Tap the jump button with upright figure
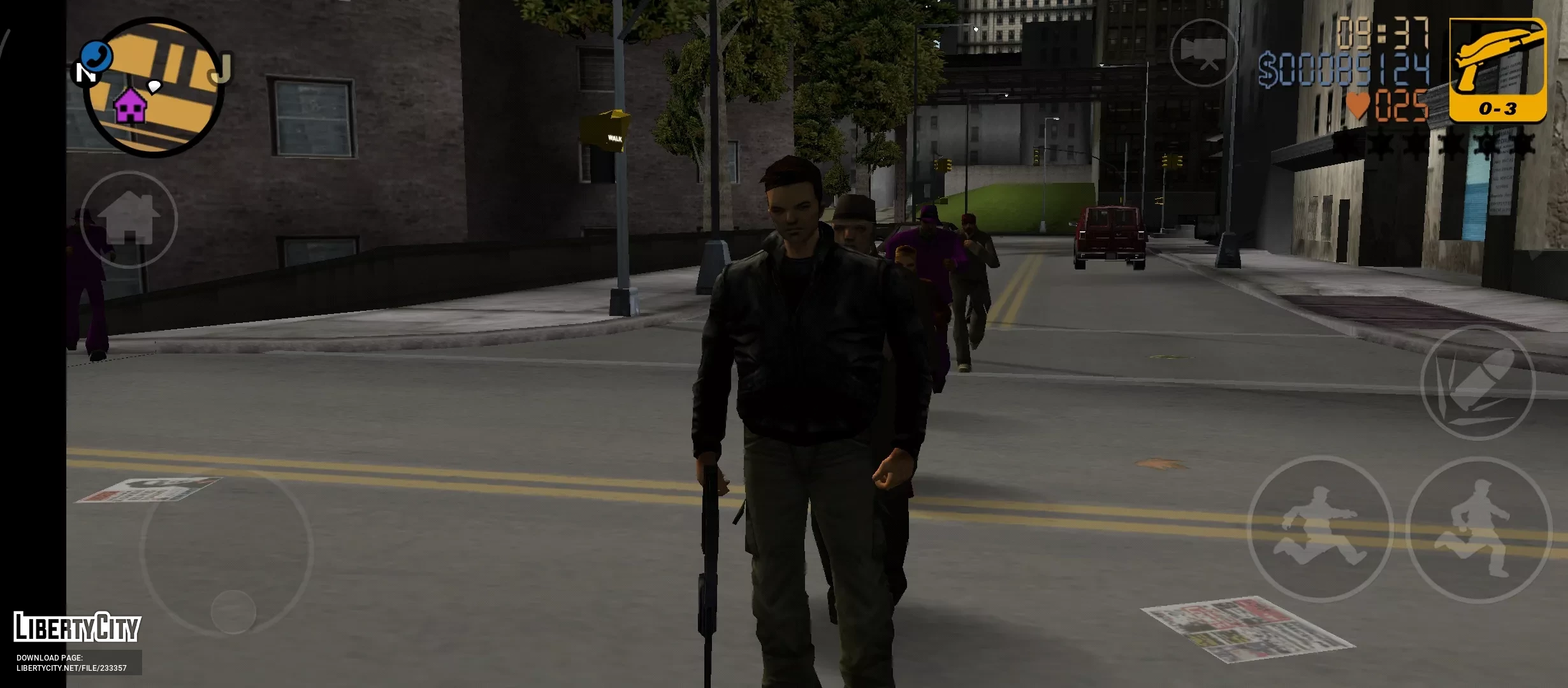The height and width of the screenshot is (688, 1568). pyautogui.click(x=1477, y=530)
